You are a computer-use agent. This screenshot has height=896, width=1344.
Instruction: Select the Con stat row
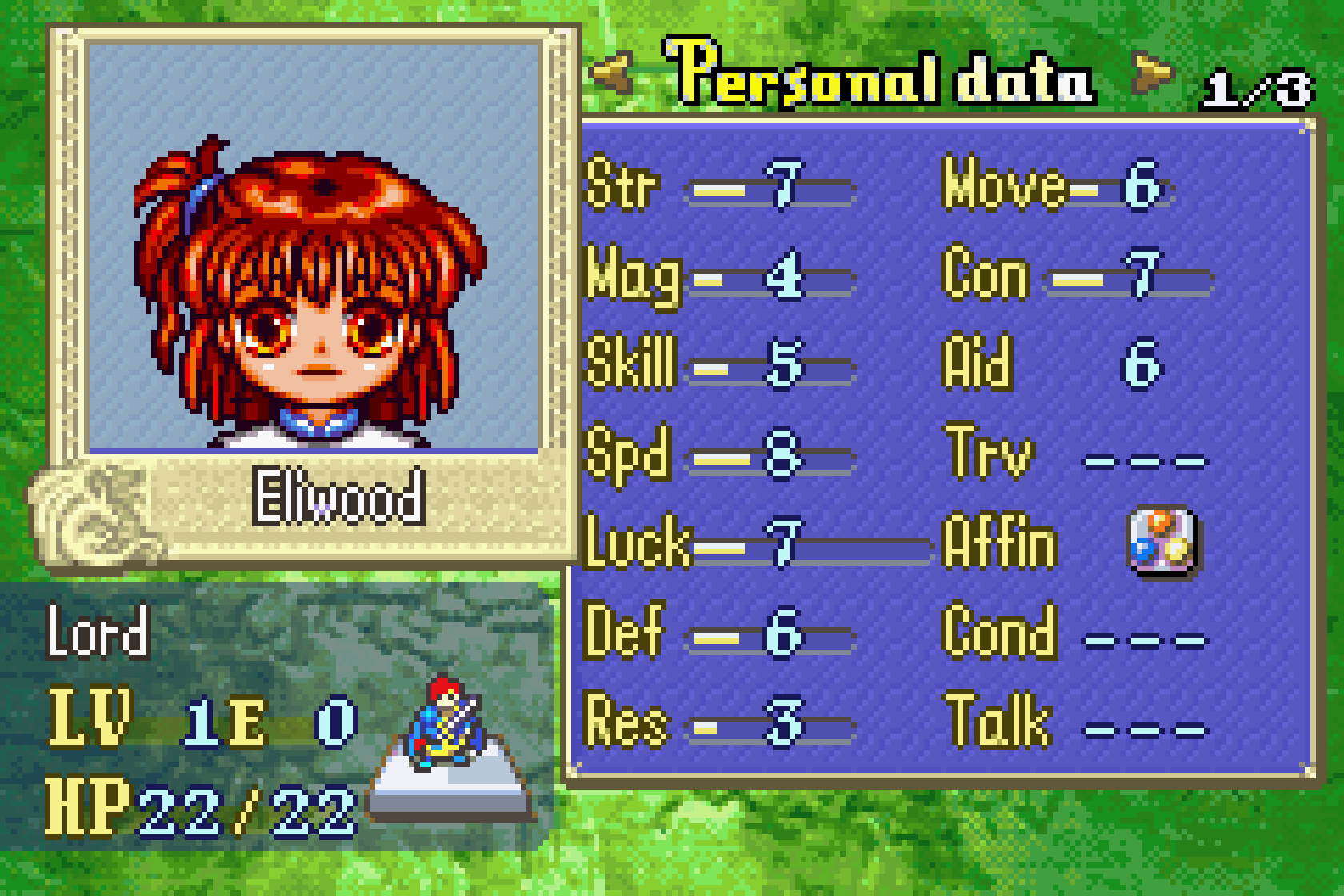[1076, 277]
